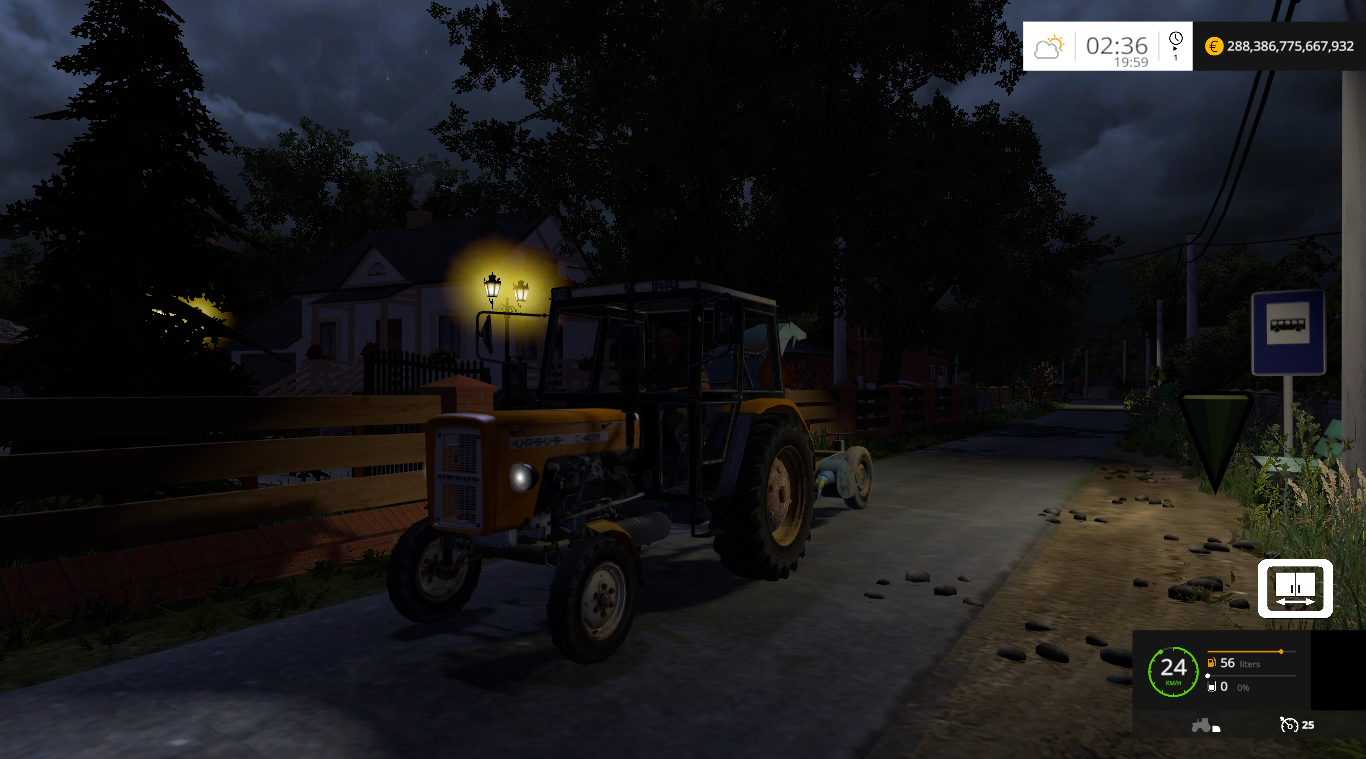Image resolution: width=1366 pixels, height=759 pixels.
Task: Open the weather forecast cloud-and-sun icon
Action: click(x=1049, y=46)
